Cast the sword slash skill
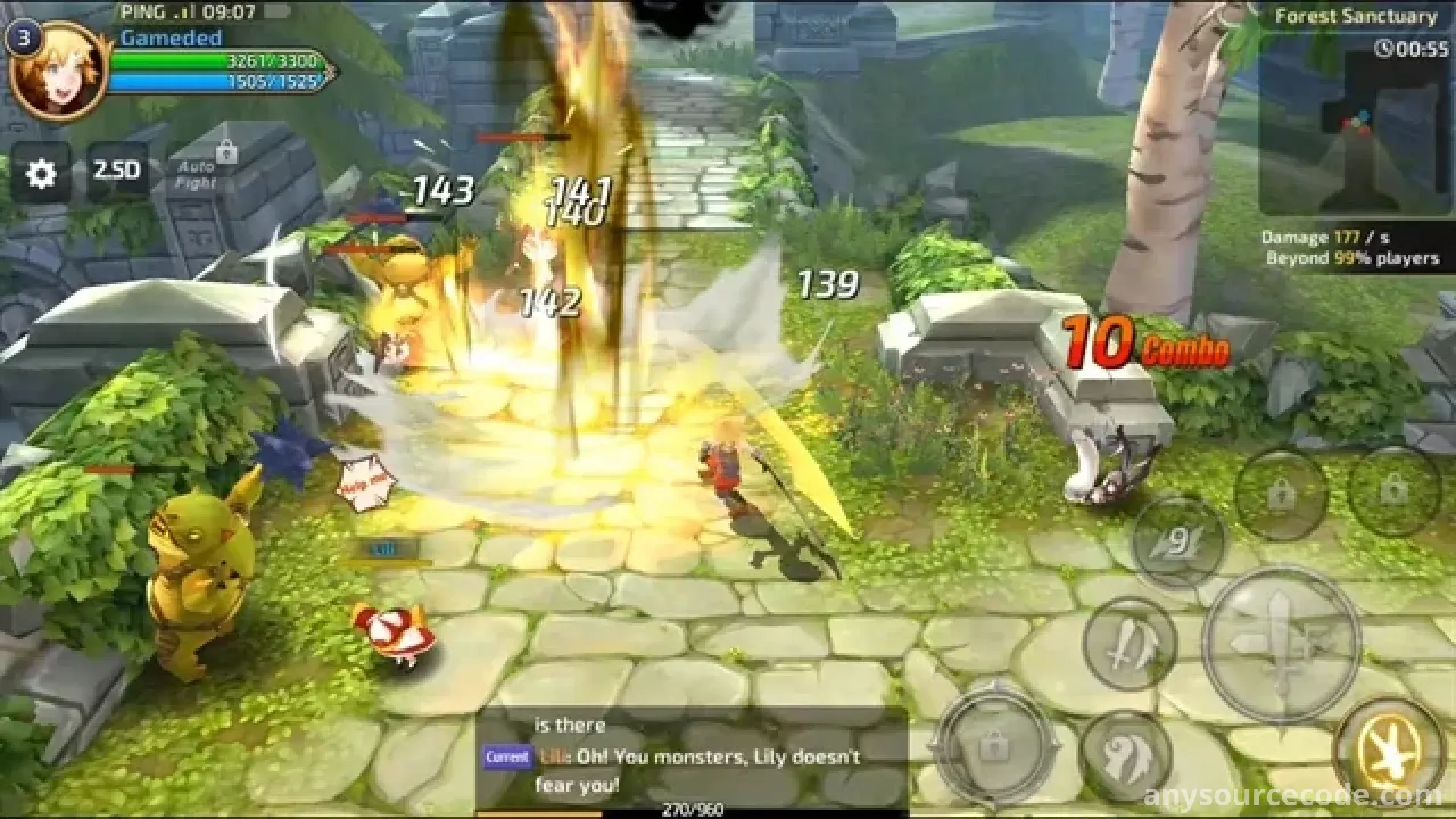The image size is (1456, 819). click(x=1130, y=645)
